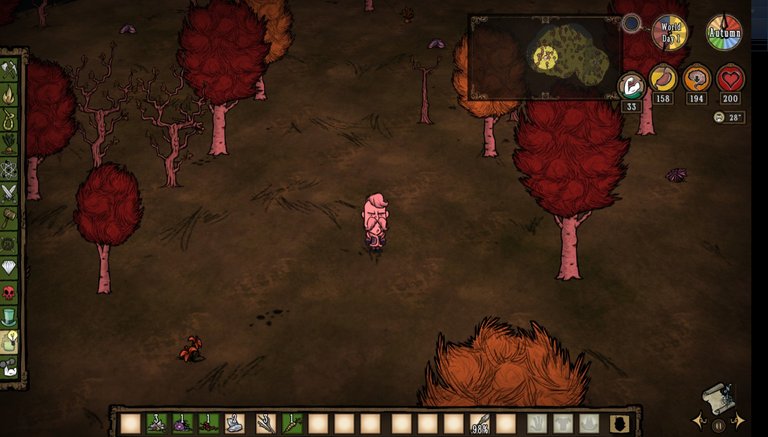This screenshot has width=768, height=437.
Task: Rotate the camera with the left arrow
Action: point(696,419)
